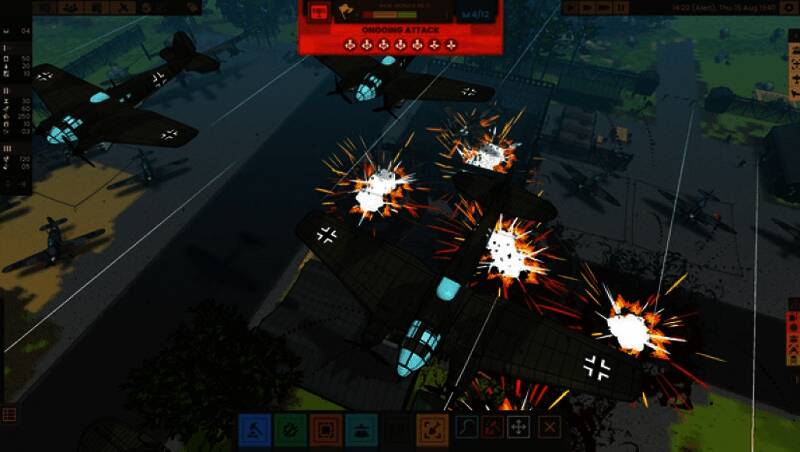Screen dimensions: 800x452
Task: Select the green build category button
Action: point(290,430)
